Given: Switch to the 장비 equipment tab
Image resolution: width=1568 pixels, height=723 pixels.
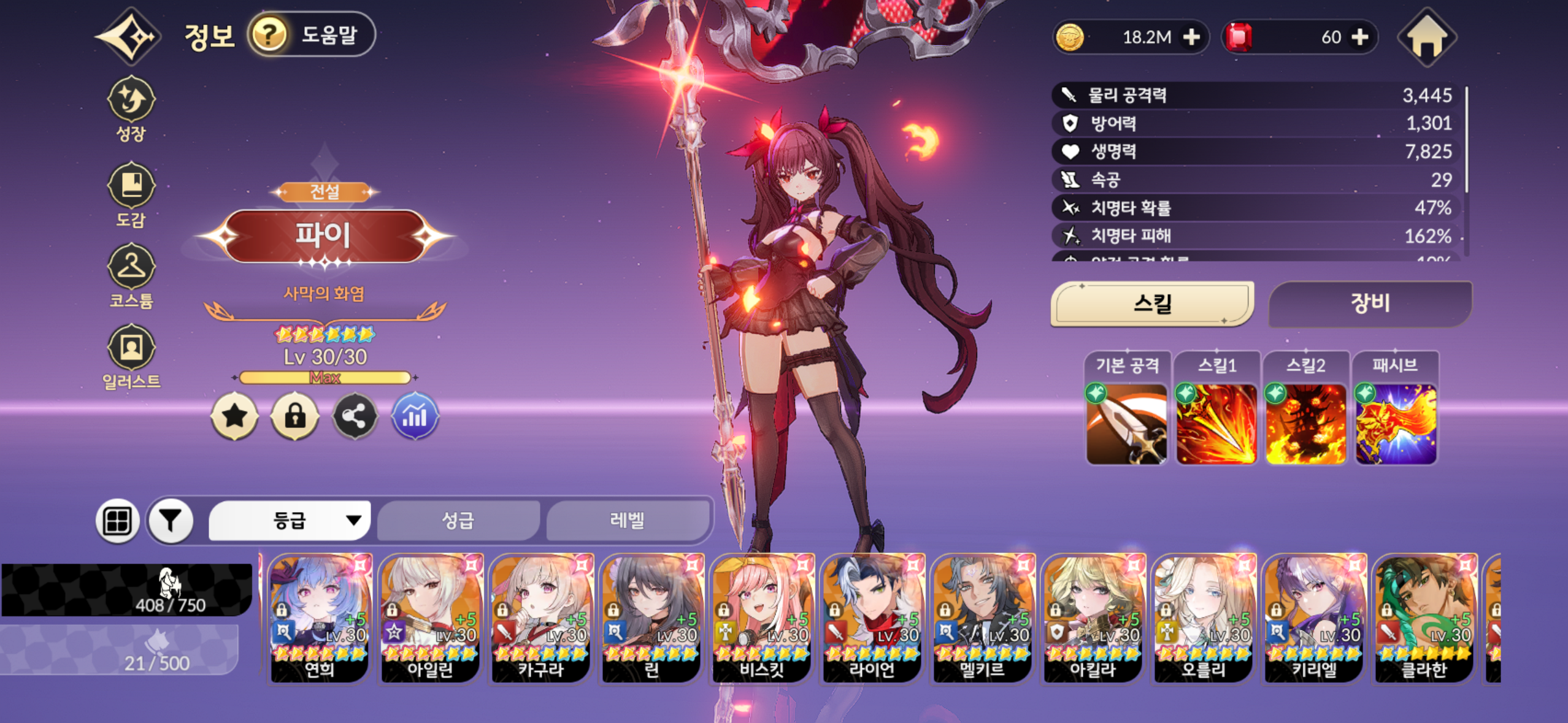Looking at the screenshot, I should pyautogui.click(x=1369, y=304).
